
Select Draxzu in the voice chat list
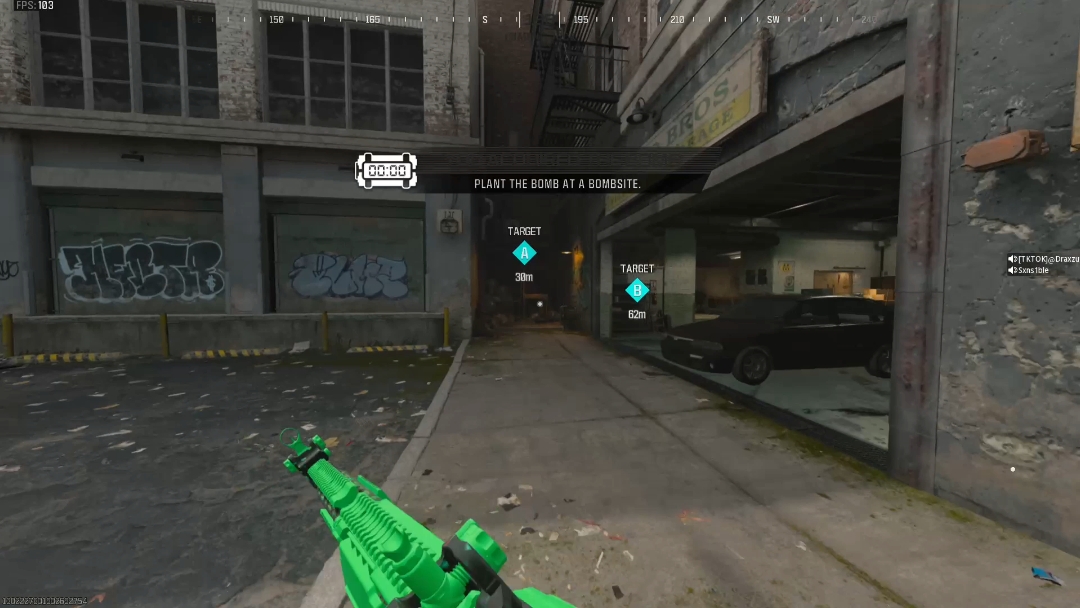click(1047, 259)
